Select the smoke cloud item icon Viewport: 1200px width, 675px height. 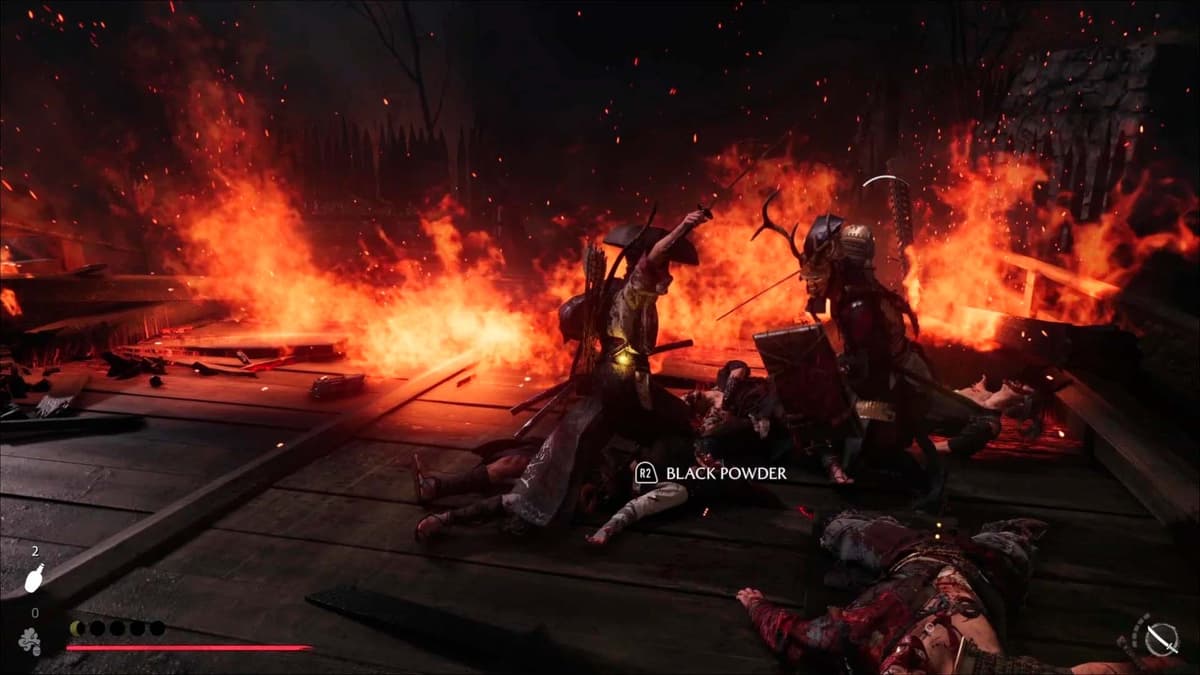pos(31,640)
